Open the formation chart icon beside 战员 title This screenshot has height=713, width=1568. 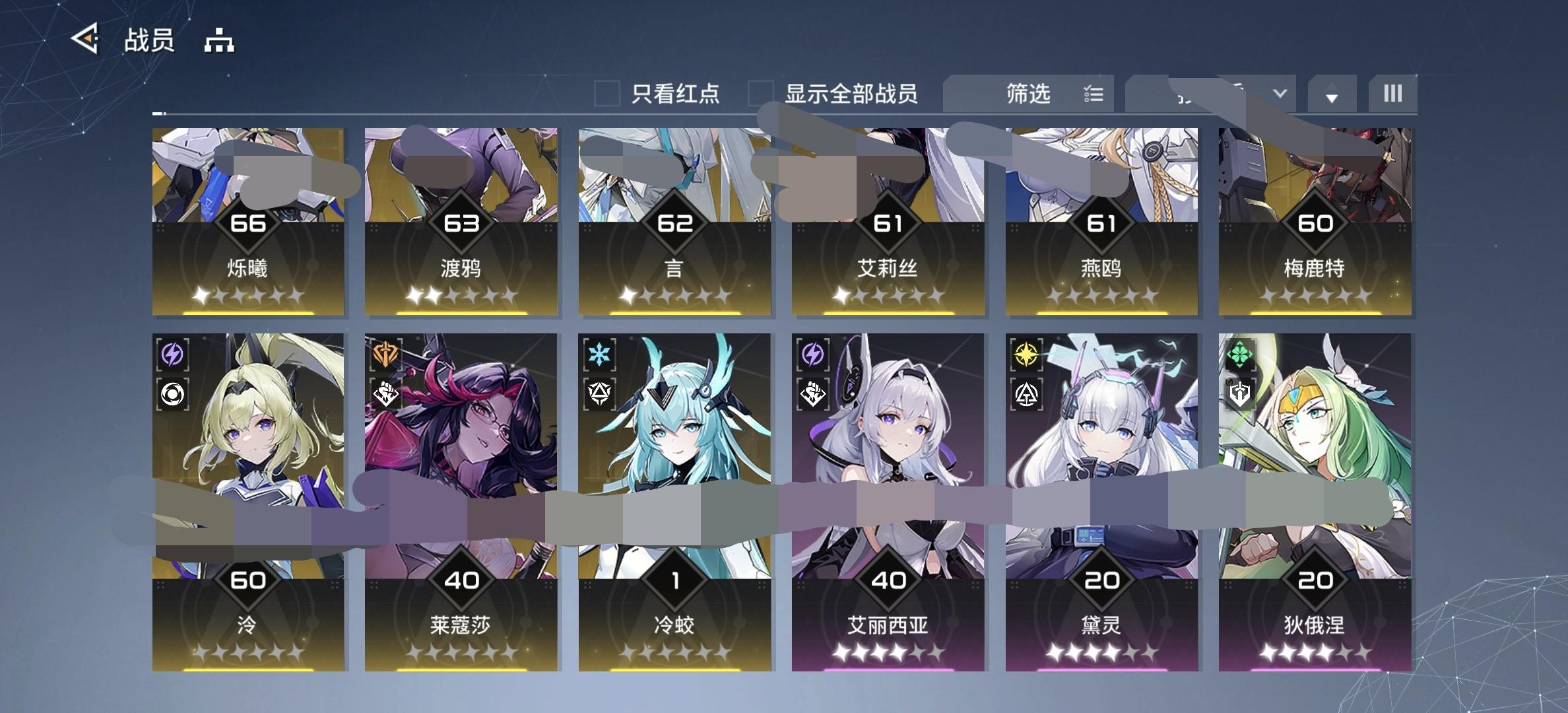point(218,42)
